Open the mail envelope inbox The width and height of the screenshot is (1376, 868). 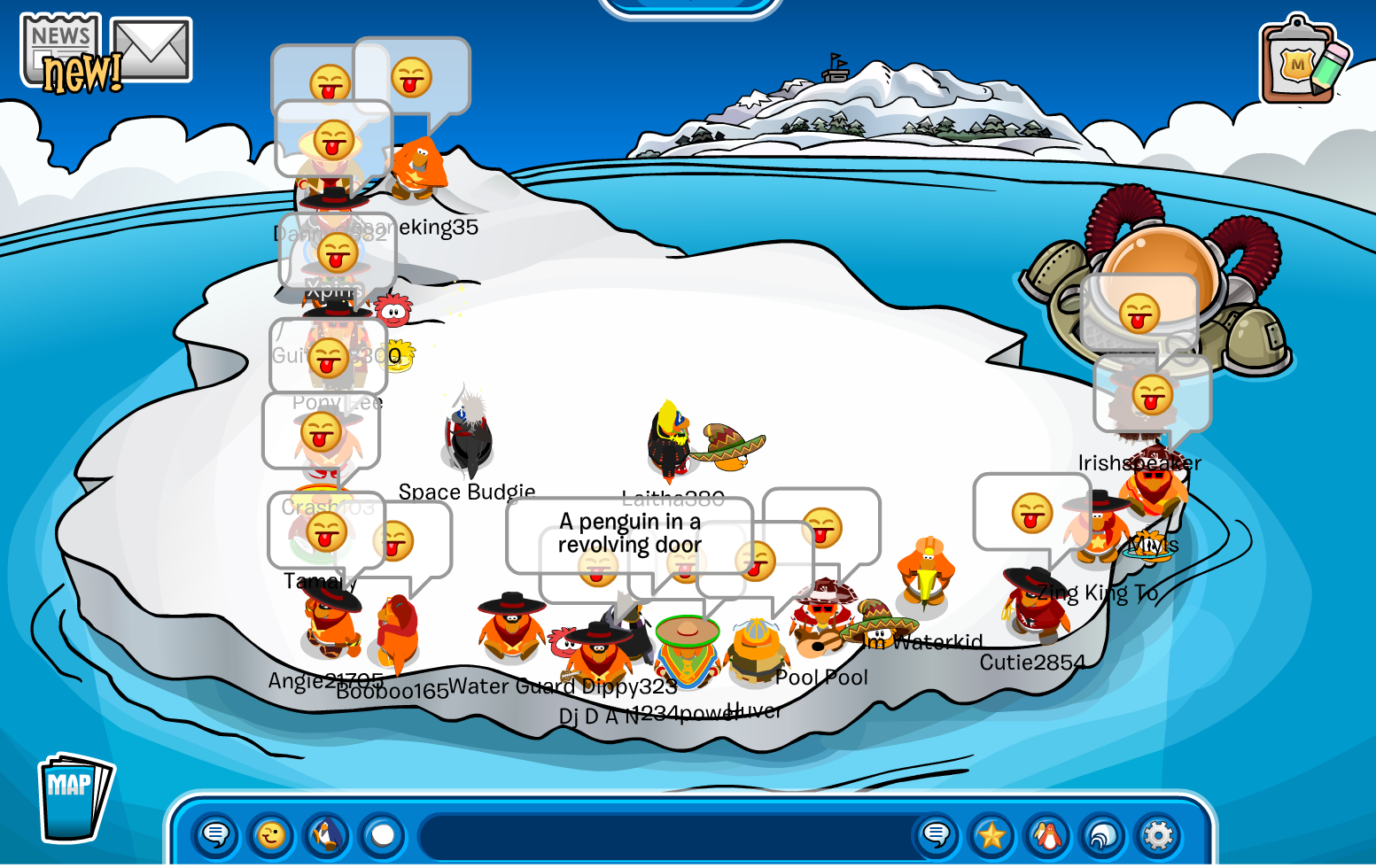click(152, 50)
